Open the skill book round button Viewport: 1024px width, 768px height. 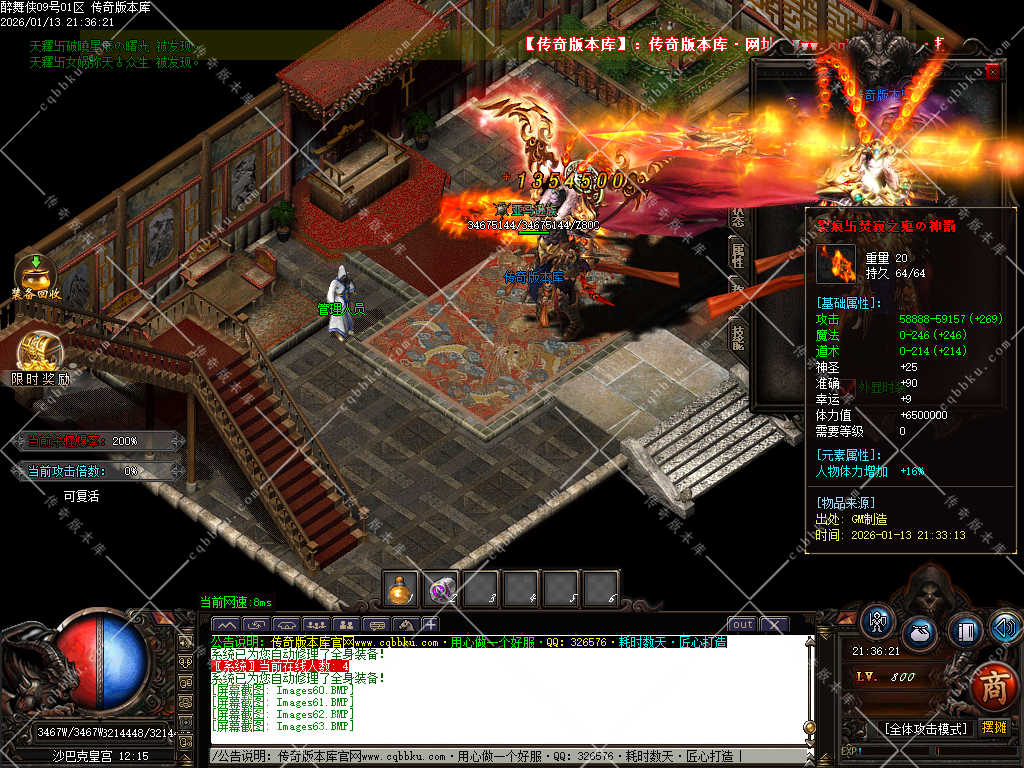pyautogui.click(x=964, y=631)
